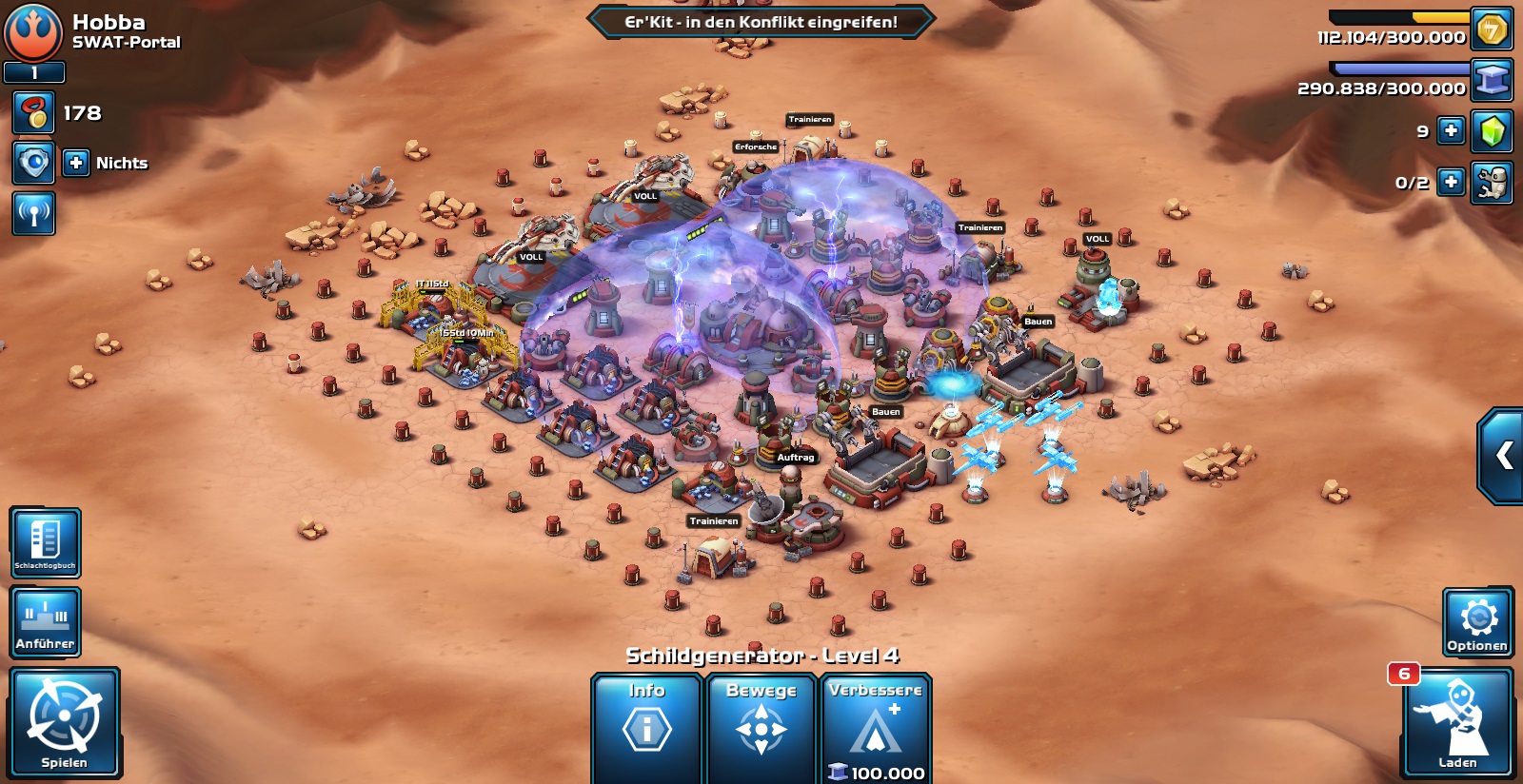1523x784 pixels.
Task: Click the shield protection icon
Action: pos(33,163)
